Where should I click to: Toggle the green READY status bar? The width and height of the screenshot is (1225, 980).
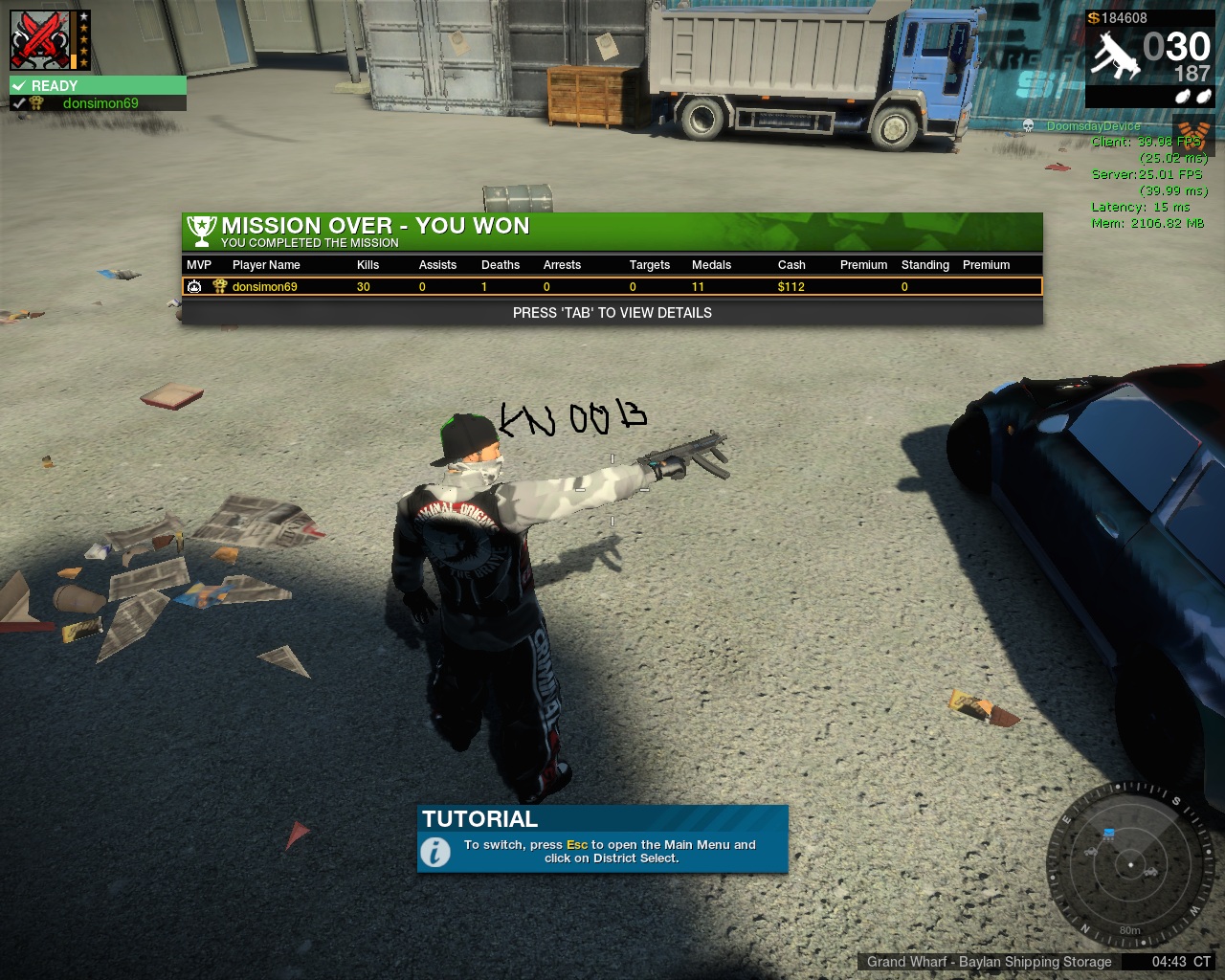[x=98, y=85]
